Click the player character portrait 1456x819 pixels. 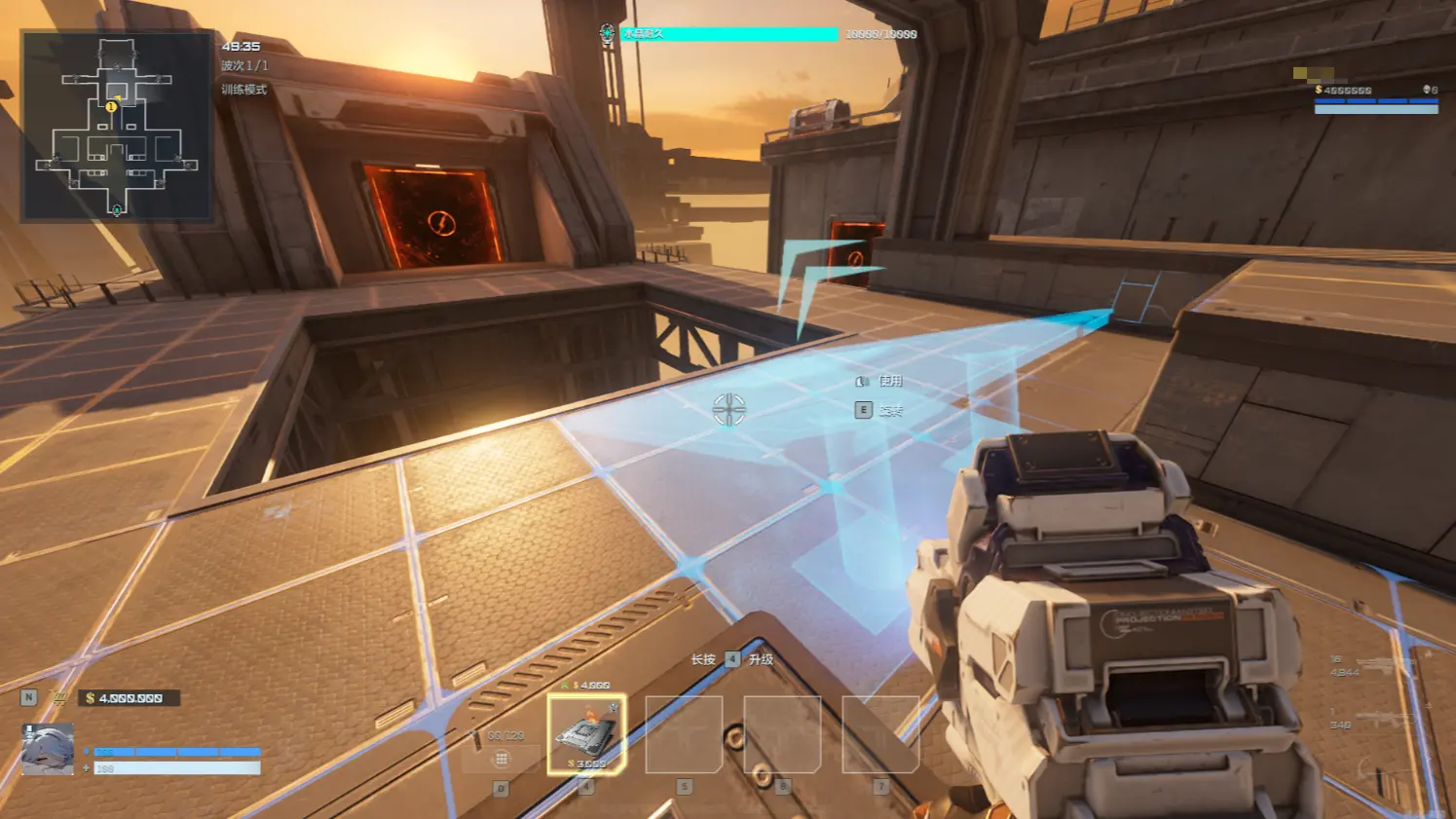48,750
